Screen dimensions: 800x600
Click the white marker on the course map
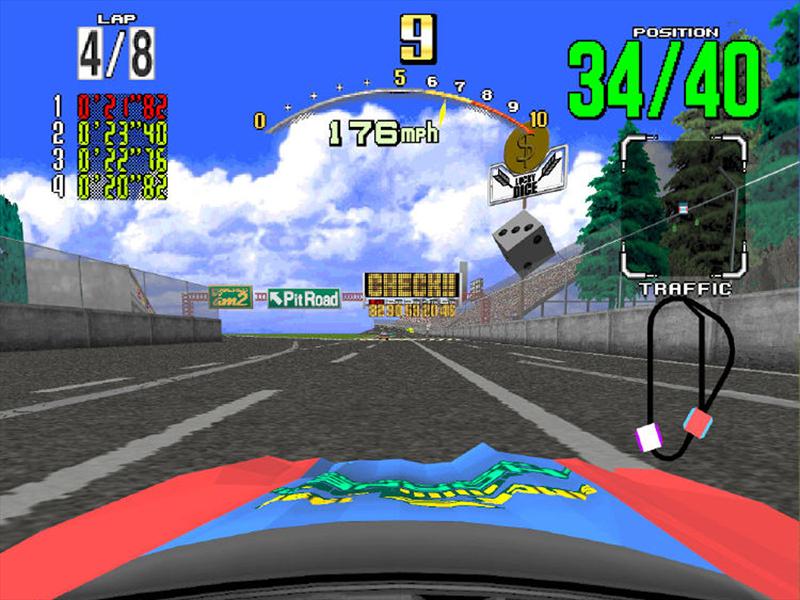(650, 437)
